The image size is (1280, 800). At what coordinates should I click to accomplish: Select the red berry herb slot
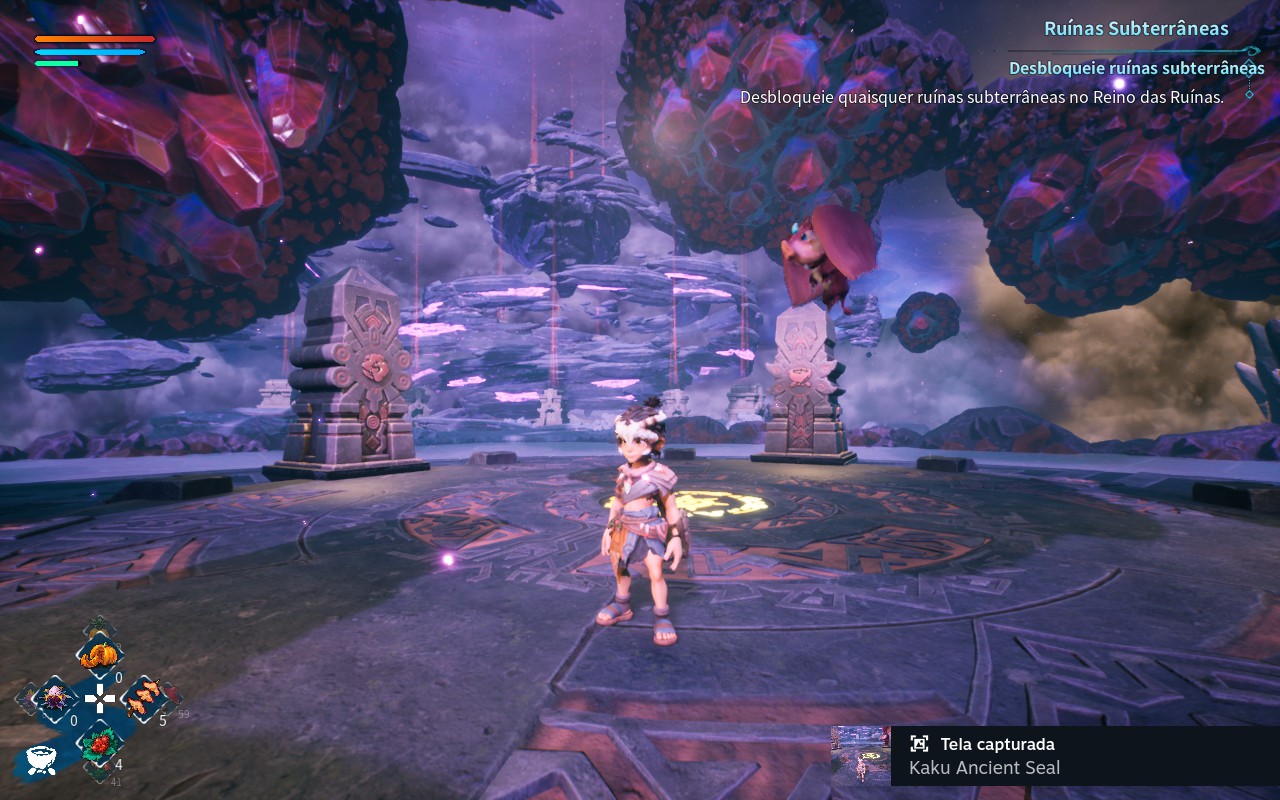coord(100,742)
